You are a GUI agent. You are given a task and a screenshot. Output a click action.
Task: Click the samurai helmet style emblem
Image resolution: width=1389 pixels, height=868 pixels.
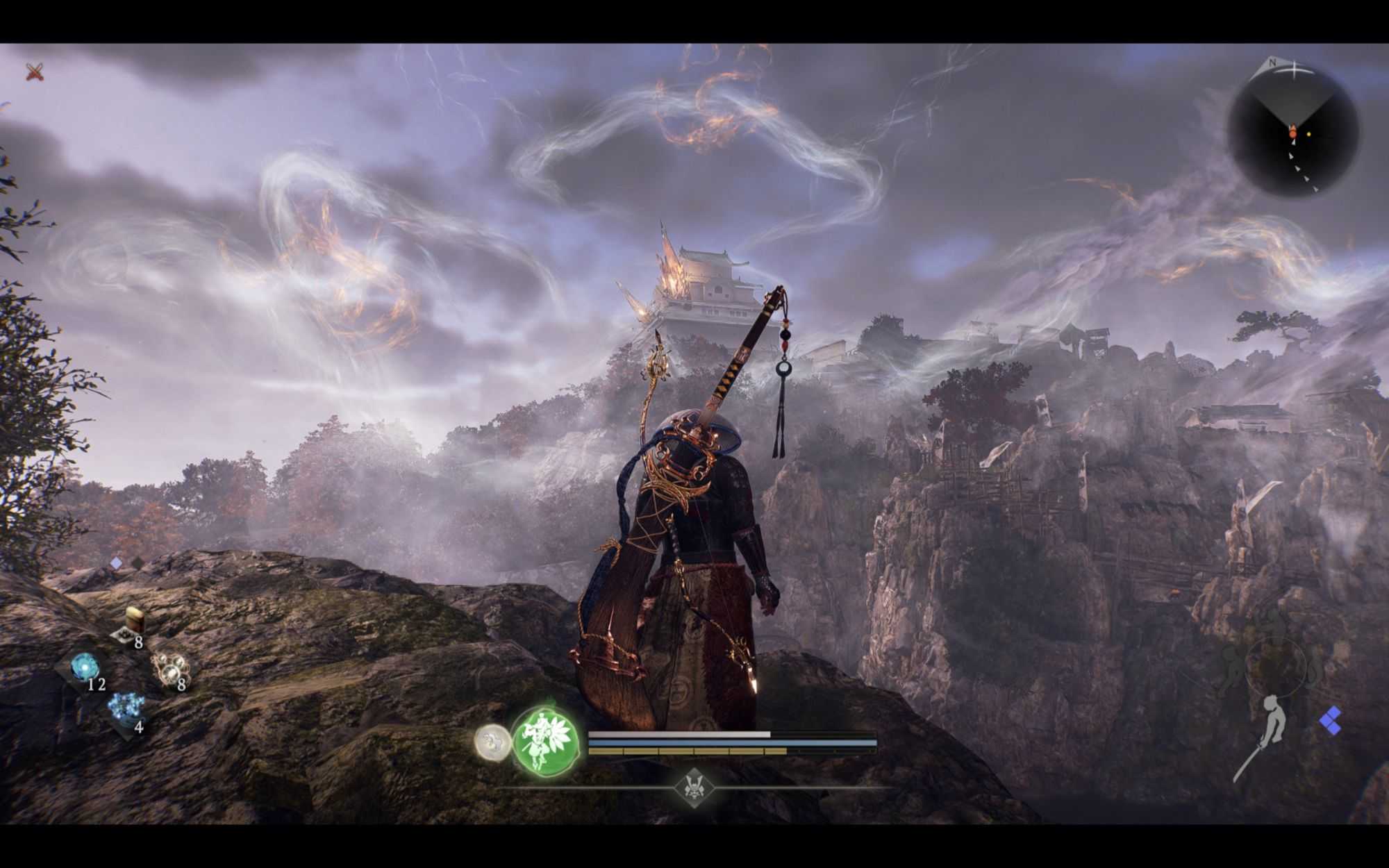coord(694,787)
